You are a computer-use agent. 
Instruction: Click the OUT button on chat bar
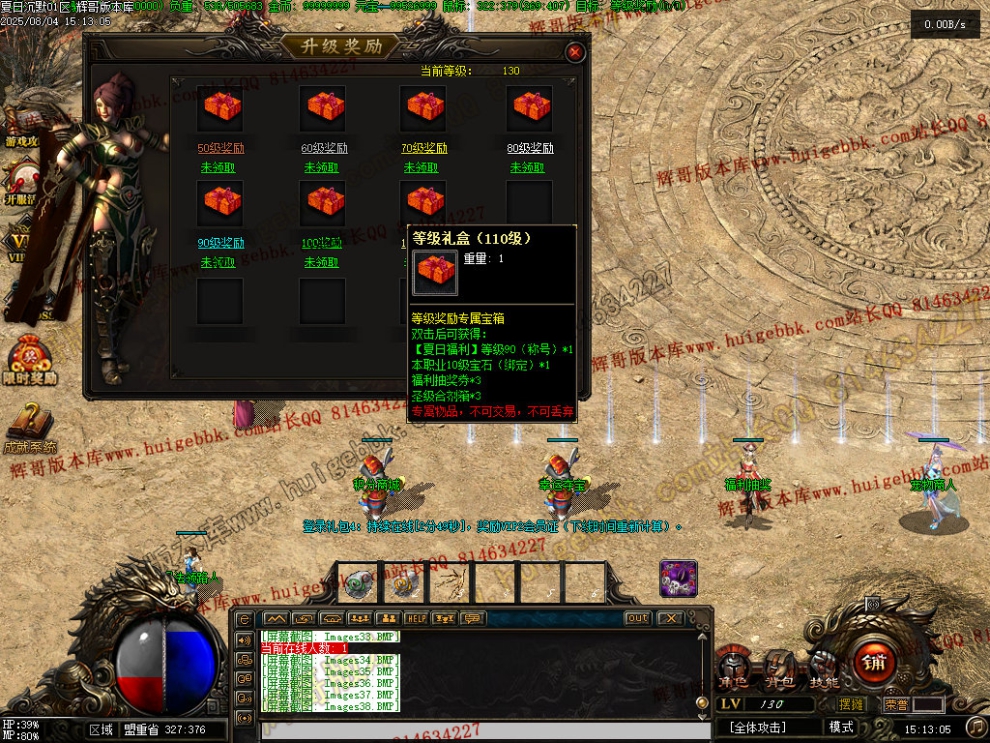(637, 618)
